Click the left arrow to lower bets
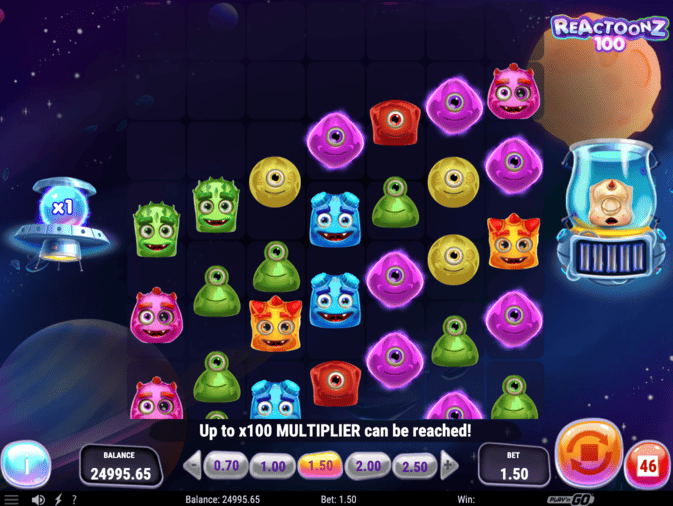Viewport: 673px width, 506px height. (194, 465)
